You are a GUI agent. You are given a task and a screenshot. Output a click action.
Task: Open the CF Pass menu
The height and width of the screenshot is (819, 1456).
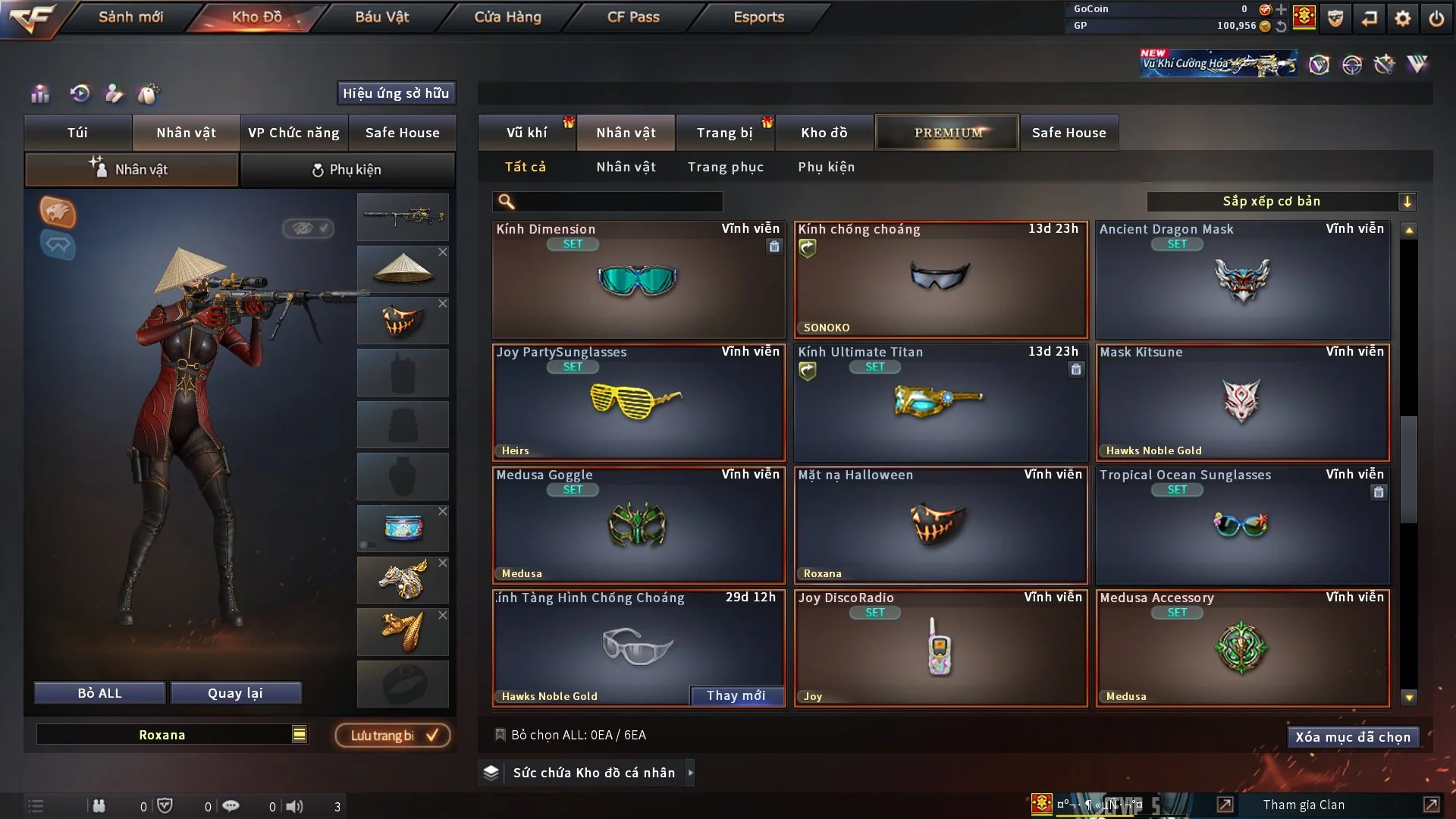633,17
